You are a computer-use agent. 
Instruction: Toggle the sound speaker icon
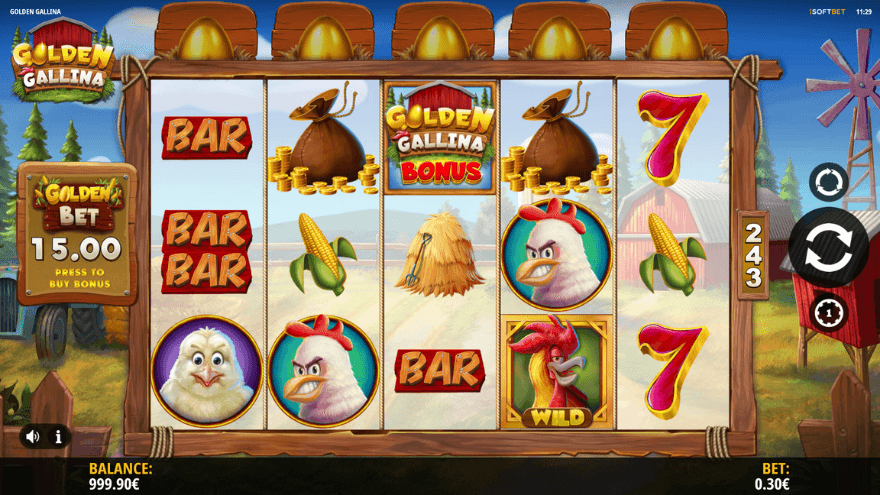pos(33,436)
